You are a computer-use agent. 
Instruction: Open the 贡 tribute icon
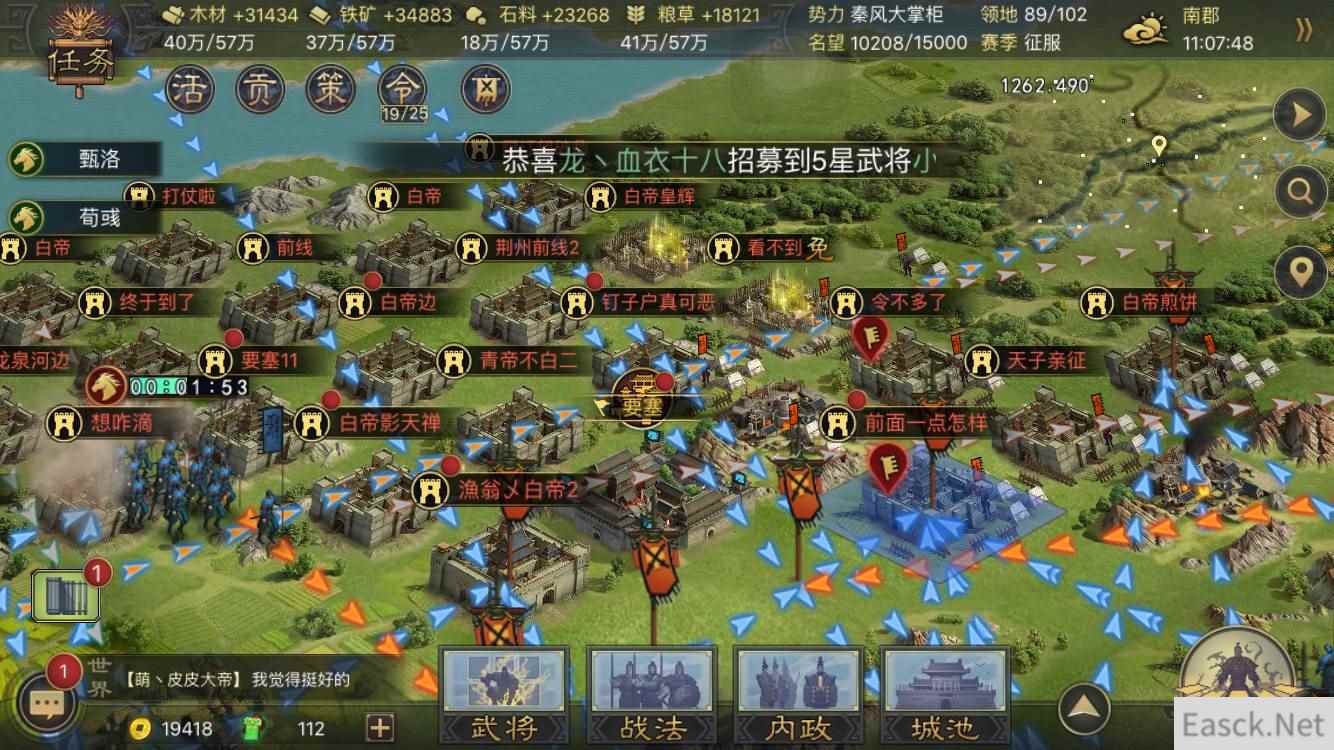pos(260,89)
